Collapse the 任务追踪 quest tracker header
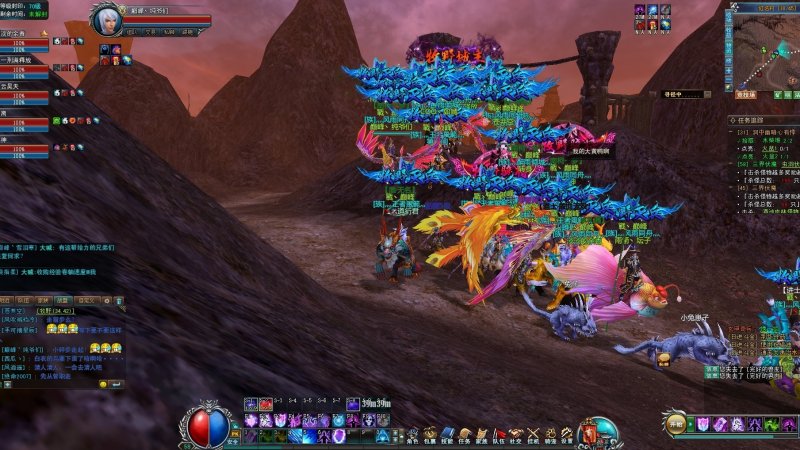Image resolution: width=800 pixels, height=450 pixels. pyautogui.click(x=732, y=120)
